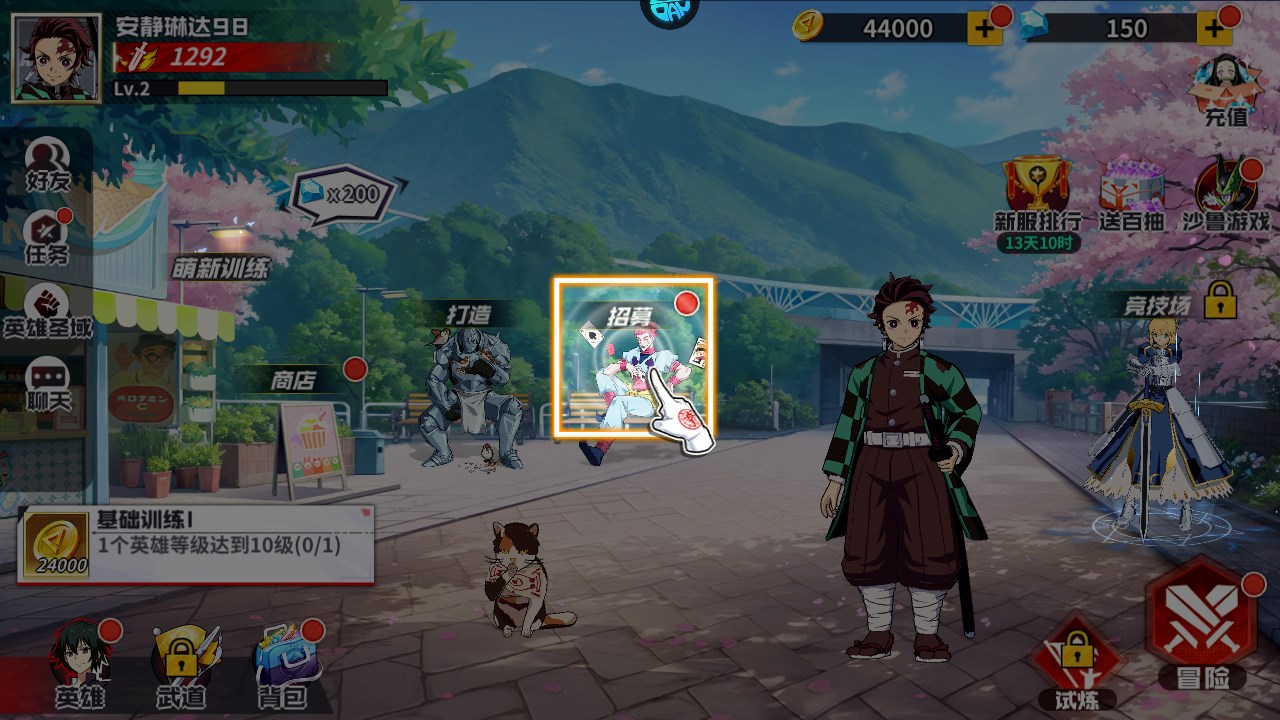The image size is (1280, 720).
Task: Tap the locked 试炼 trial button
Action: point(1076,662)
